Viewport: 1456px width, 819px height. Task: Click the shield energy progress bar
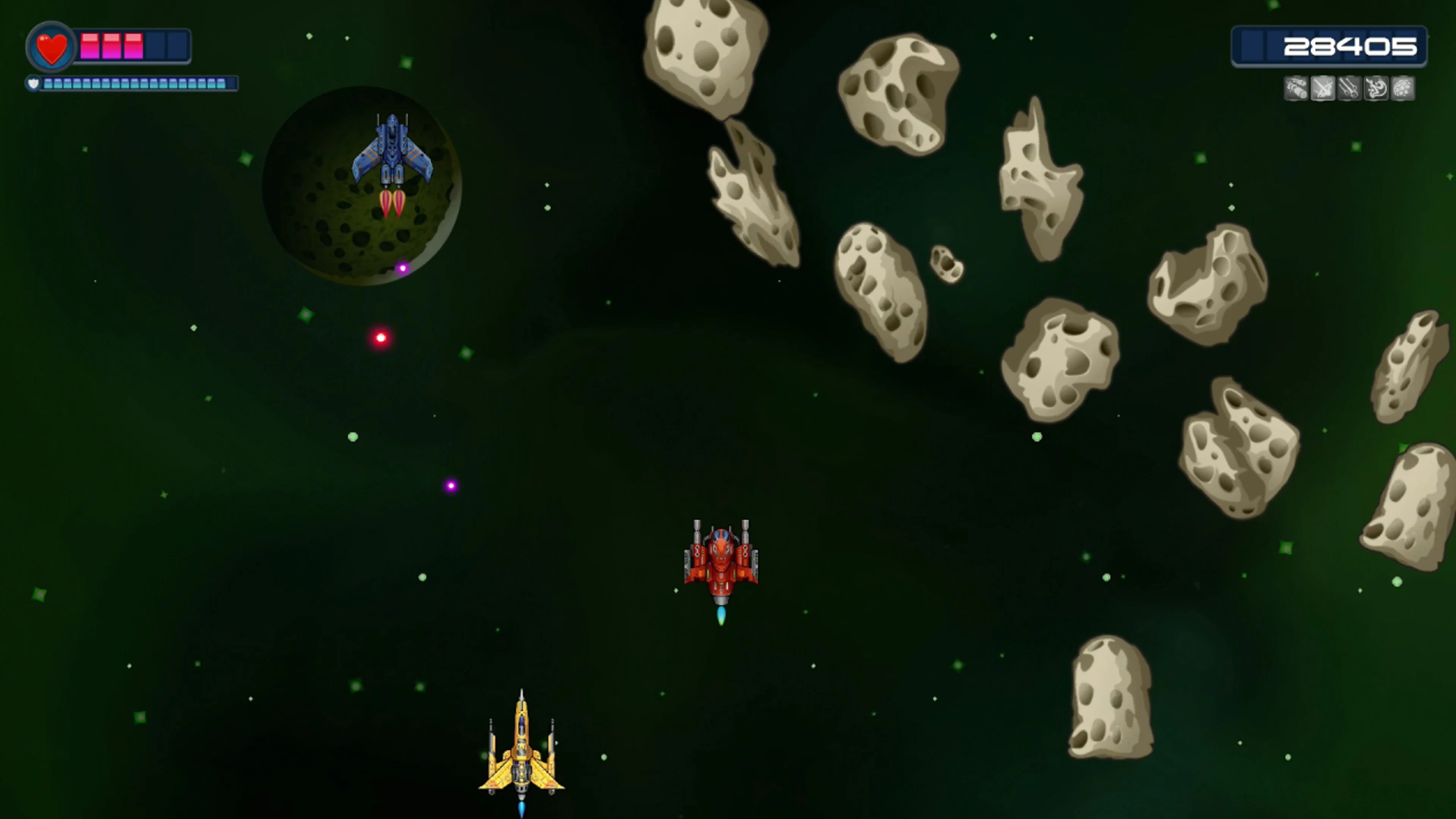click(133, 84)
